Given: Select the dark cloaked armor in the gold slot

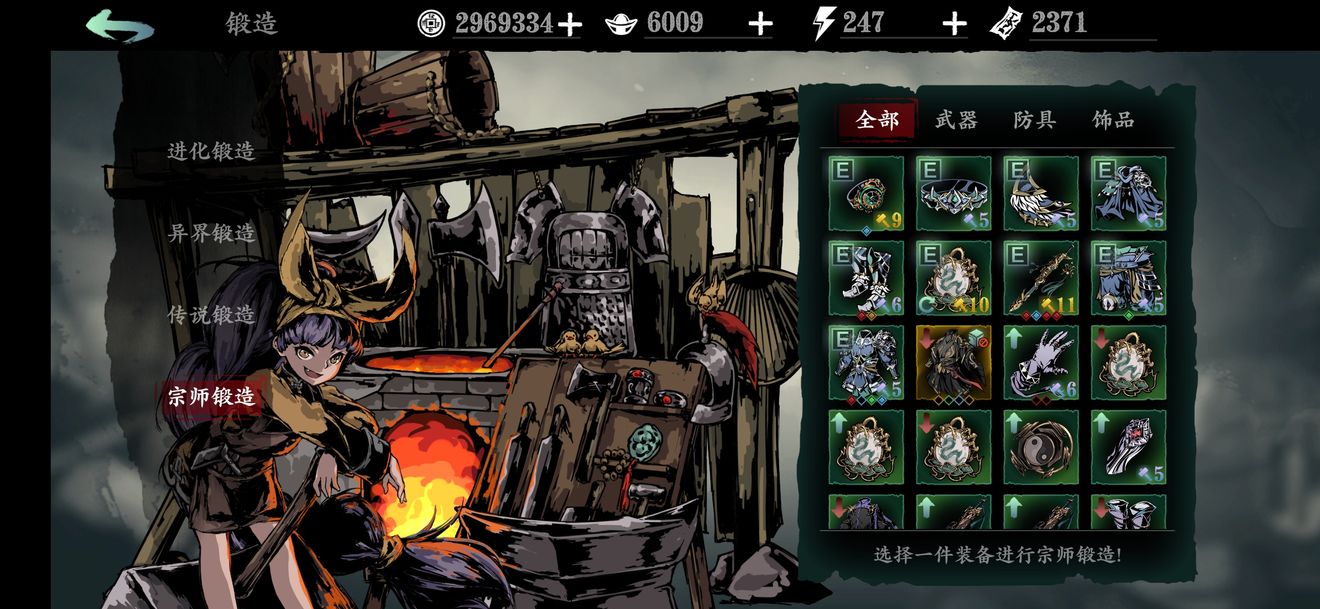Looking at the screenshot, I should [953, 362].
